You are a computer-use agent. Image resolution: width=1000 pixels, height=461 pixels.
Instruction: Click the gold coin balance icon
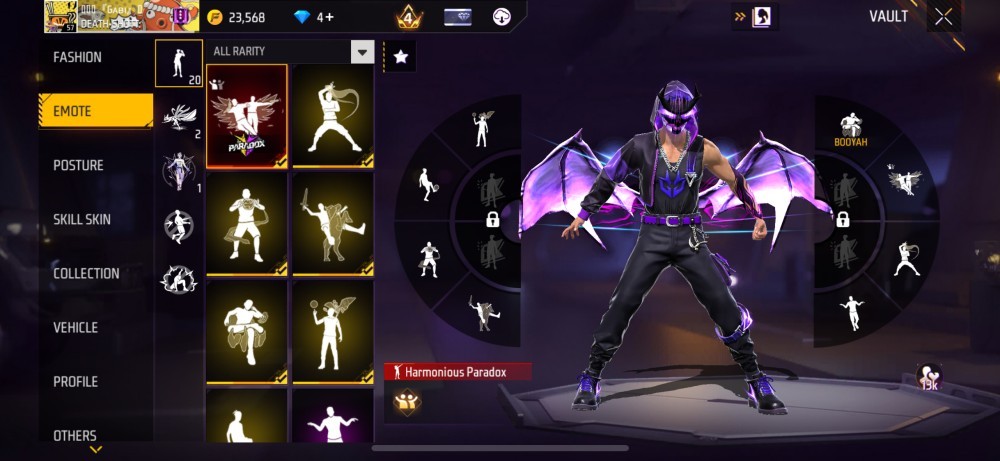216,17
